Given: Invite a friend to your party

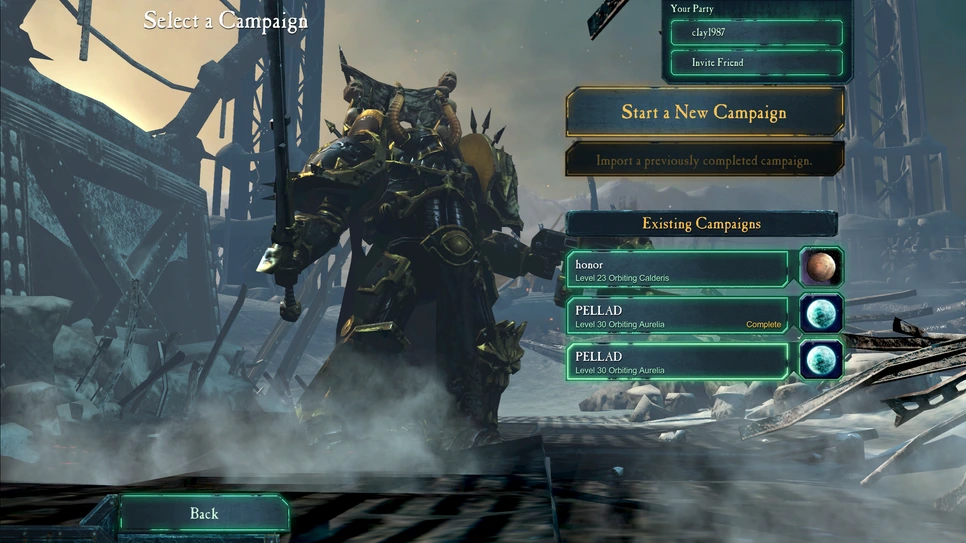Looking at the screenshot, I should pos(754,63).
